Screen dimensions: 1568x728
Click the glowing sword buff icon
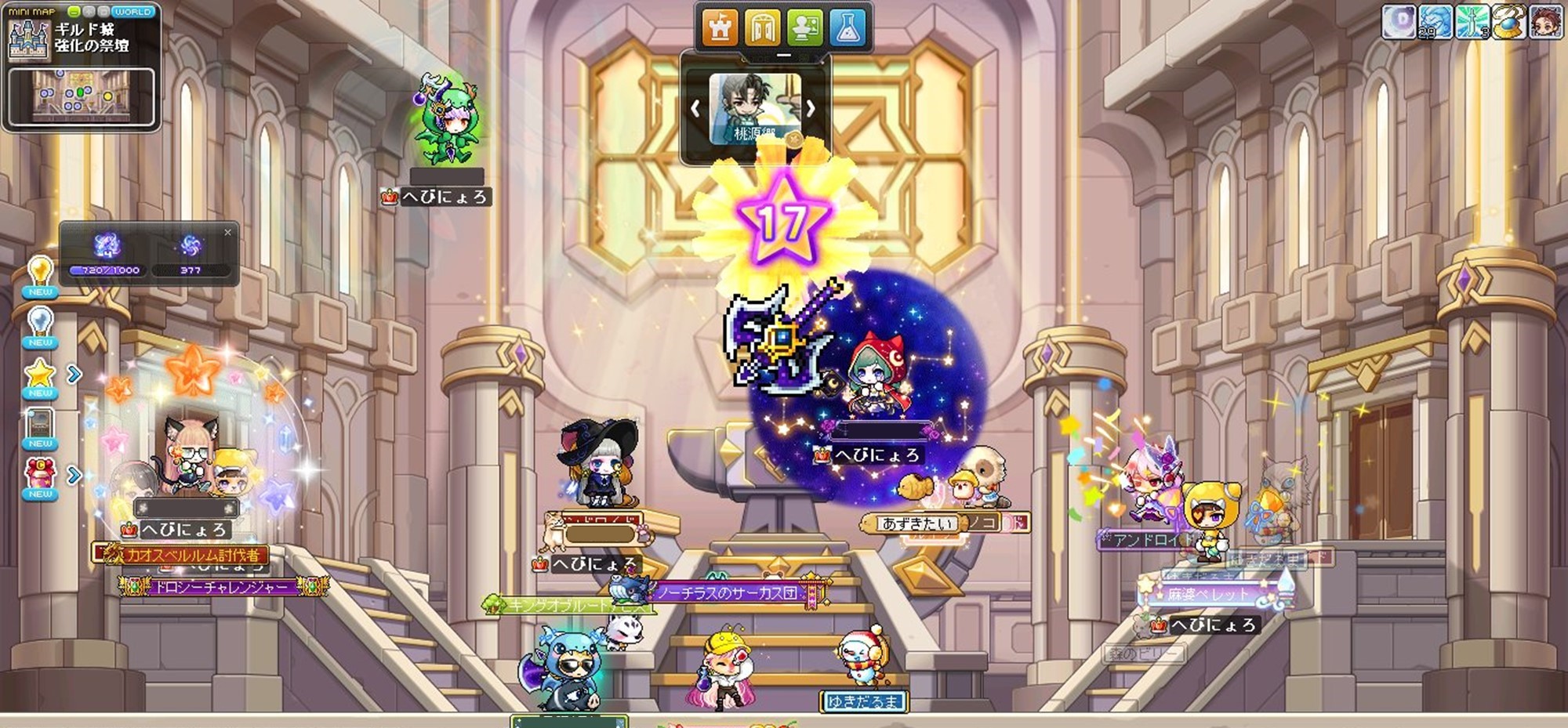(1472, 21)
